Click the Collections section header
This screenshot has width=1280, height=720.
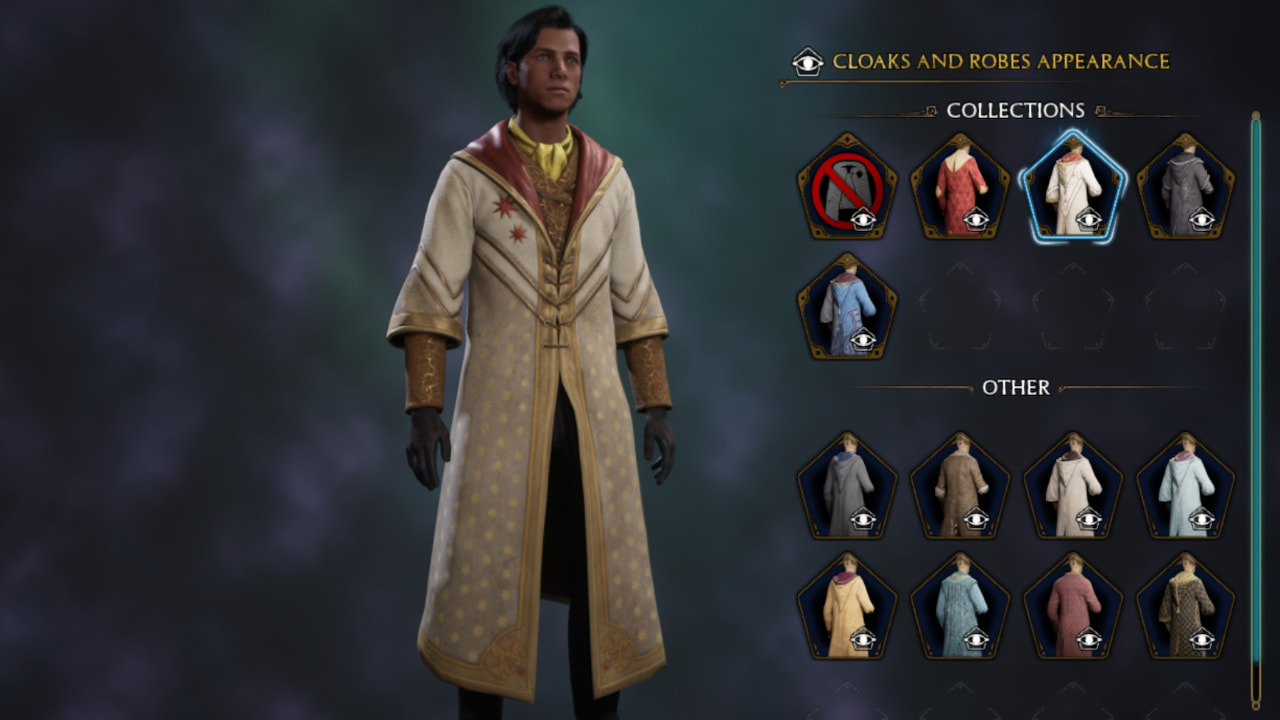tap(1014, 111)
